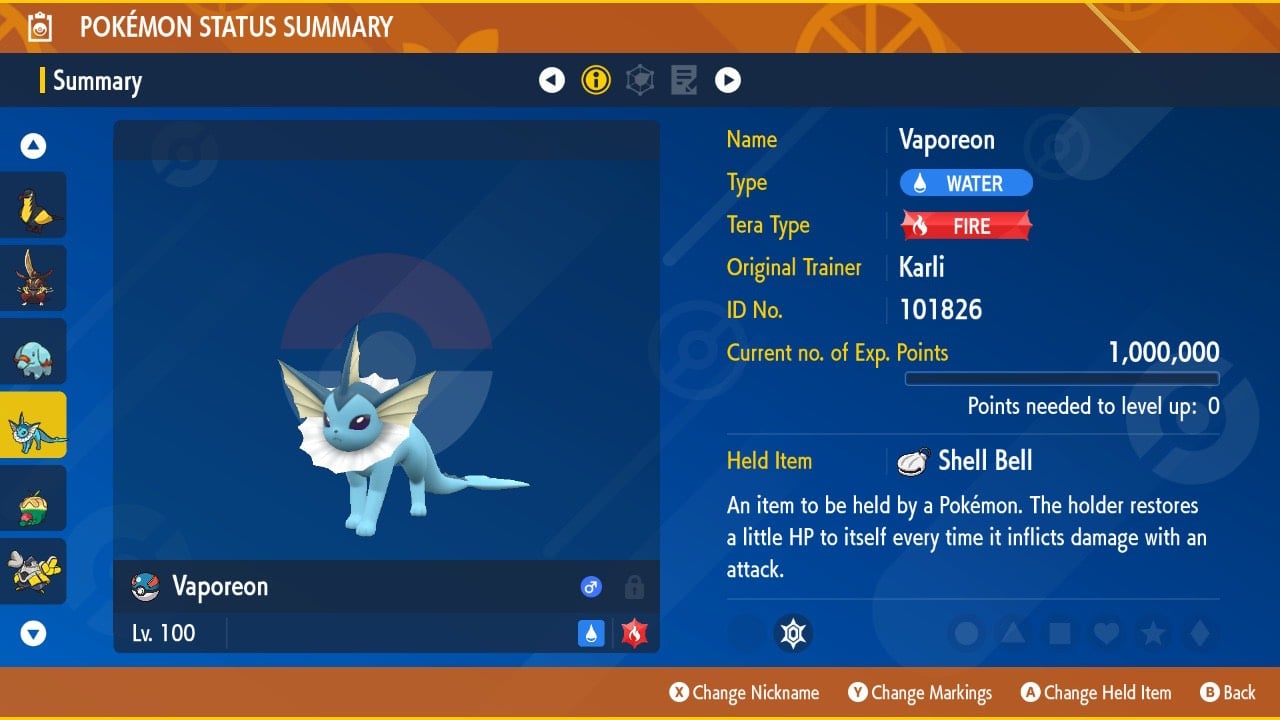Click the Water type badge
Viewport: 1280px width, 720px height.
(965, 182)
